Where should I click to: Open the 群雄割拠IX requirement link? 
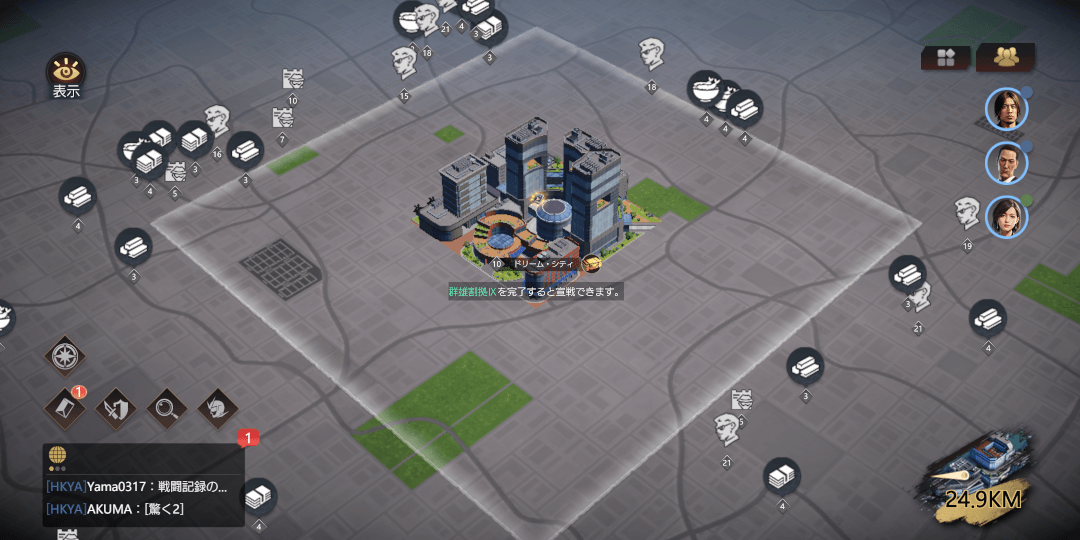[471, 292]
